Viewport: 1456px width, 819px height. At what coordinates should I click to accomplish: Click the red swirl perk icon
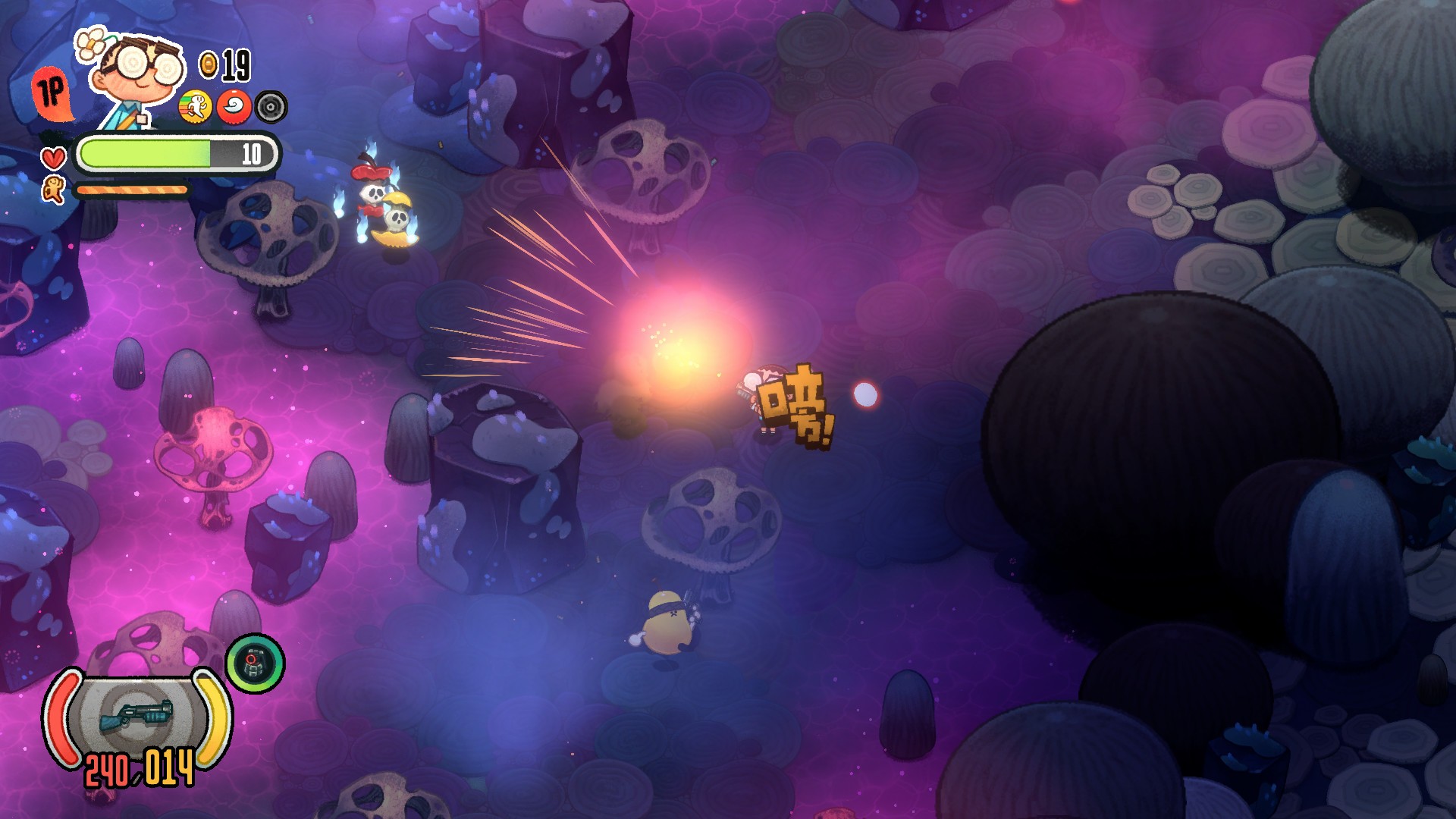[x=234, y=107]
